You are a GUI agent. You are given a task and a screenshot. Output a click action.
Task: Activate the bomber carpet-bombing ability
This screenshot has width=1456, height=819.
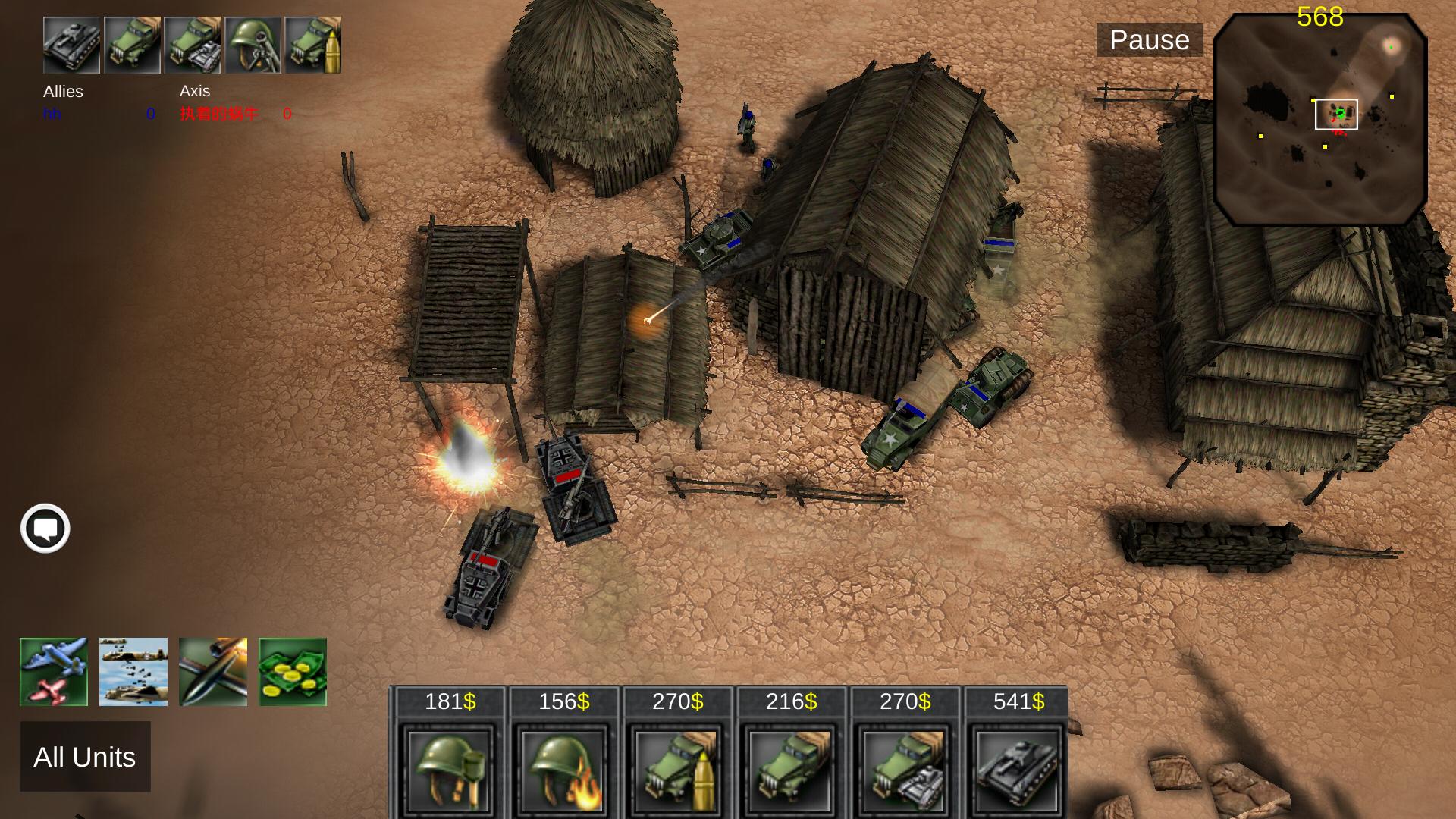click(x=133, y=670)
